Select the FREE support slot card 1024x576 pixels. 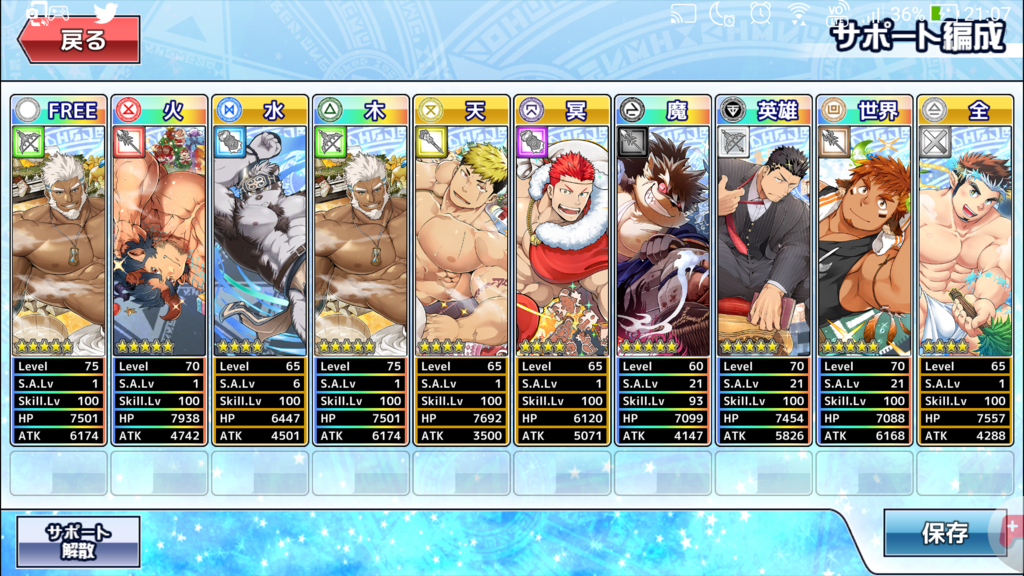(x=59, y=270)
